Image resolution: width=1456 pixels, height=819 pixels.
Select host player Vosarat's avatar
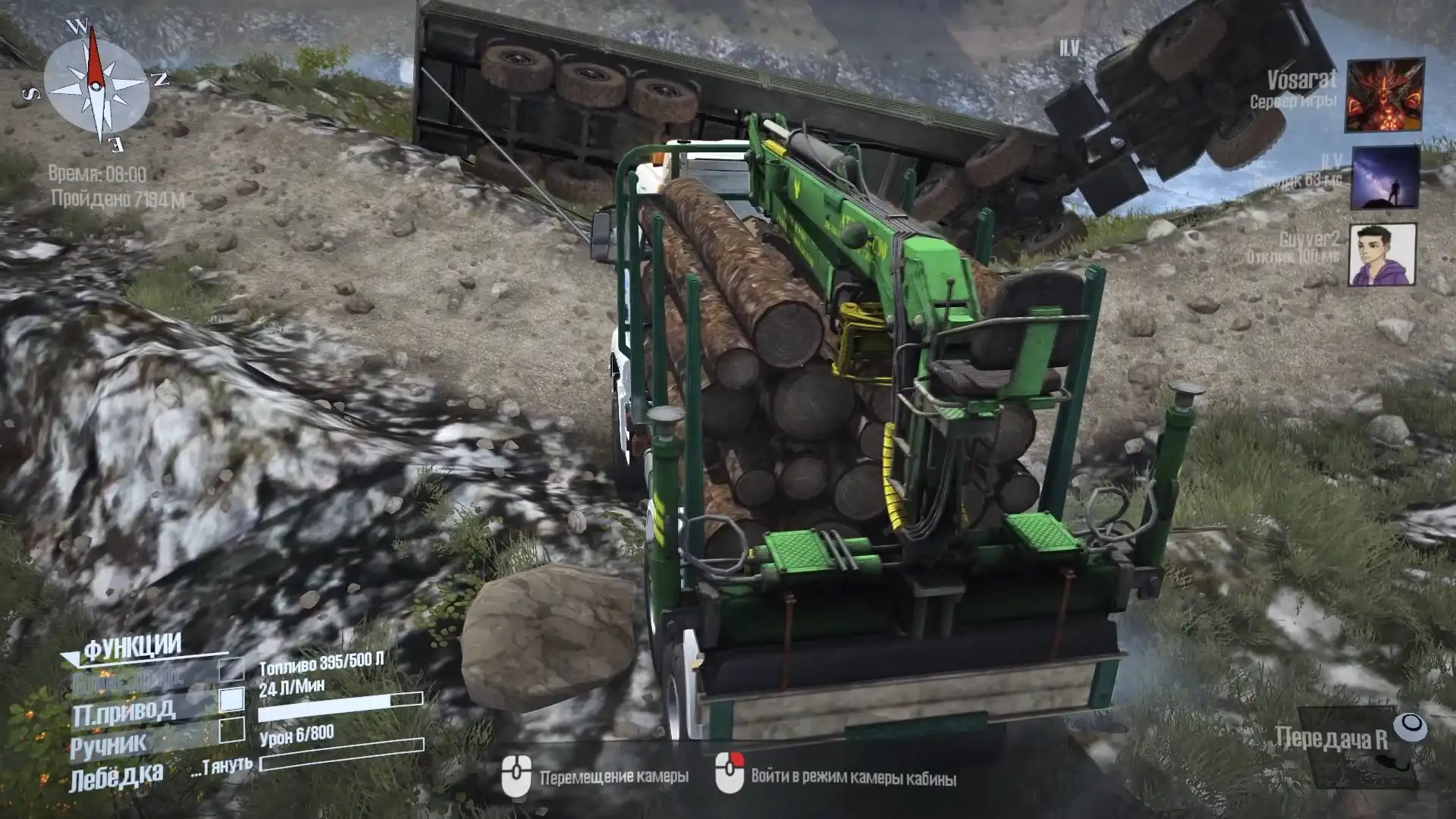coord(1384,95)
